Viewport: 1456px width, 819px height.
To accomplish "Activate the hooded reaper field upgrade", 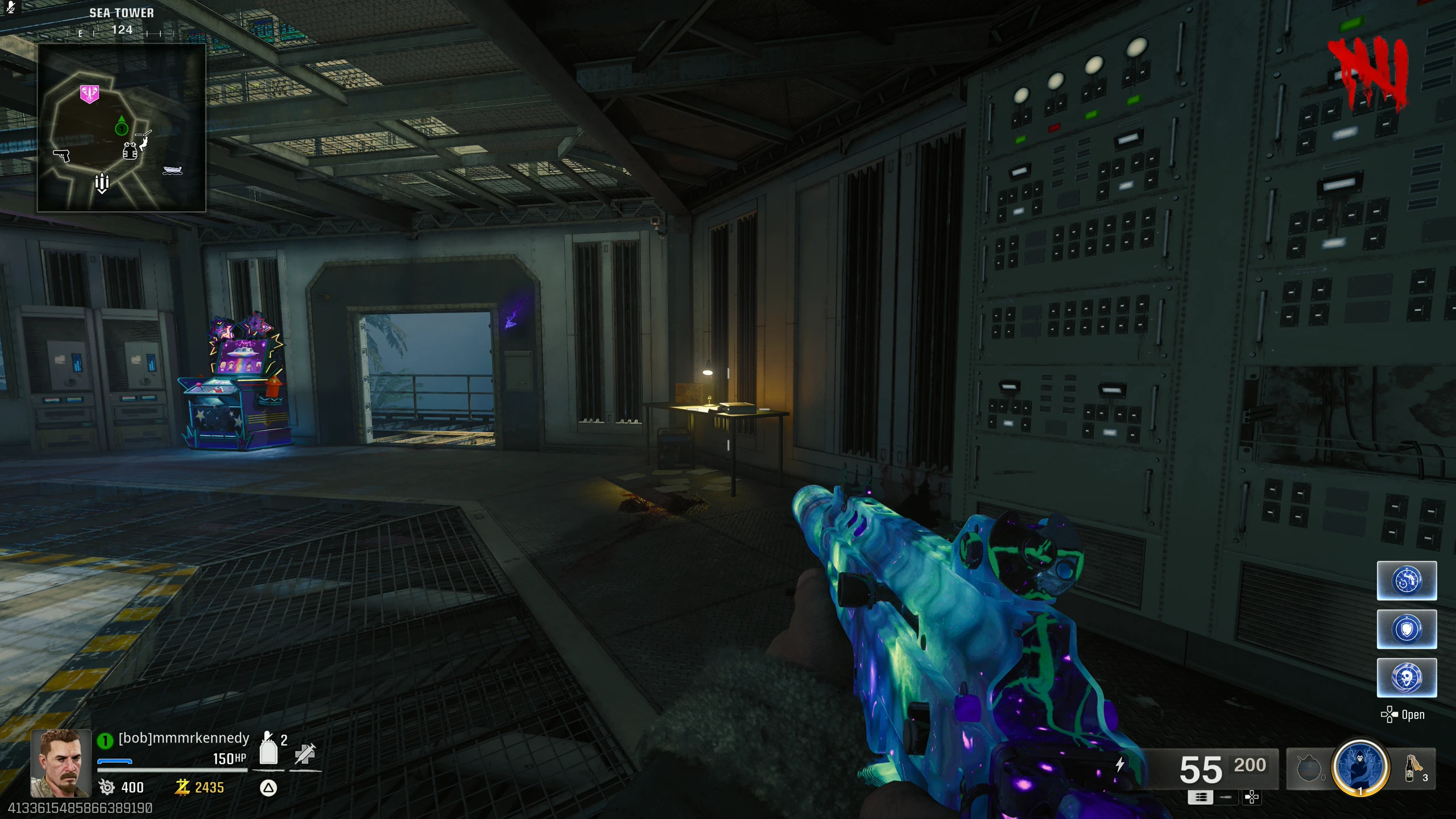I will point(1360,767).
